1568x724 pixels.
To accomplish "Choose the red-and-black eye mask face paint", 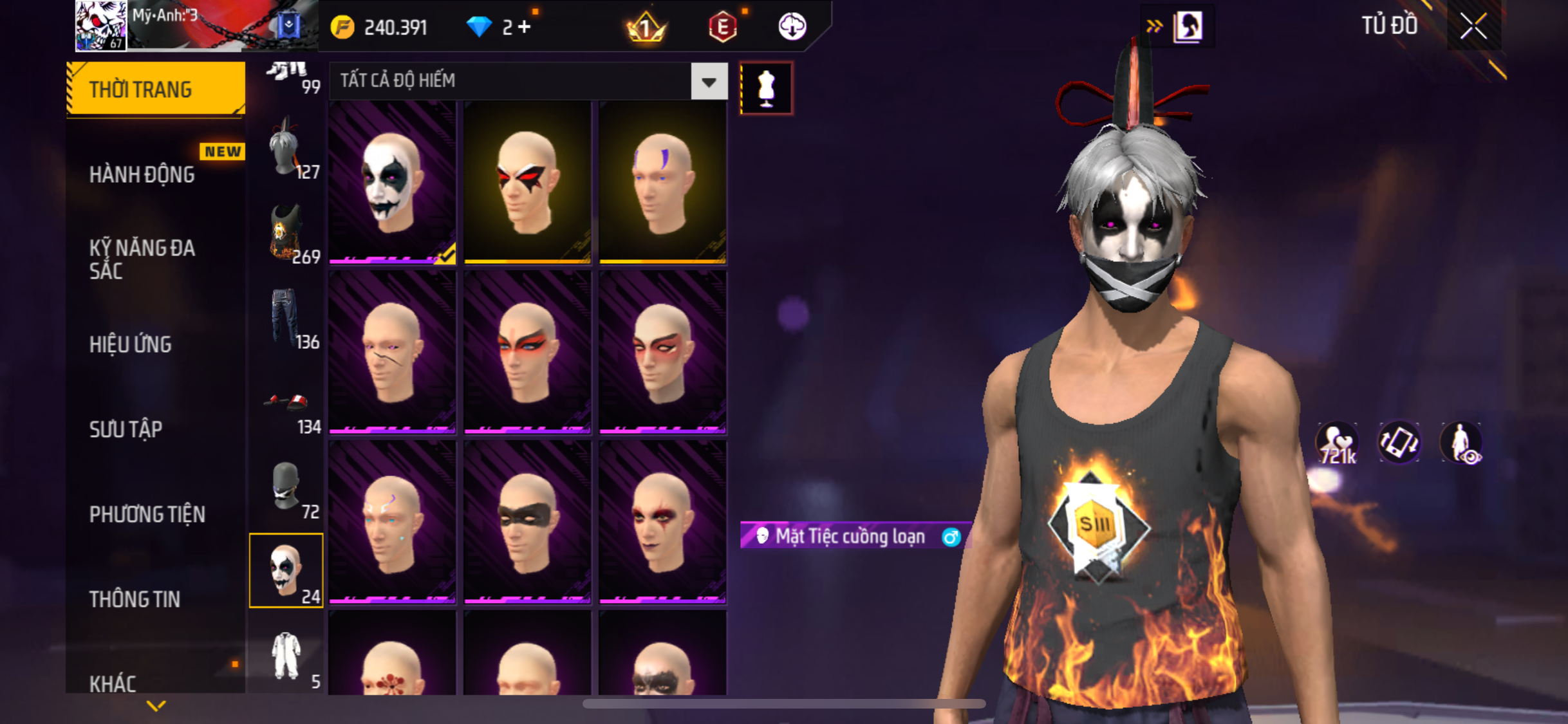I will tap(527, 182).
